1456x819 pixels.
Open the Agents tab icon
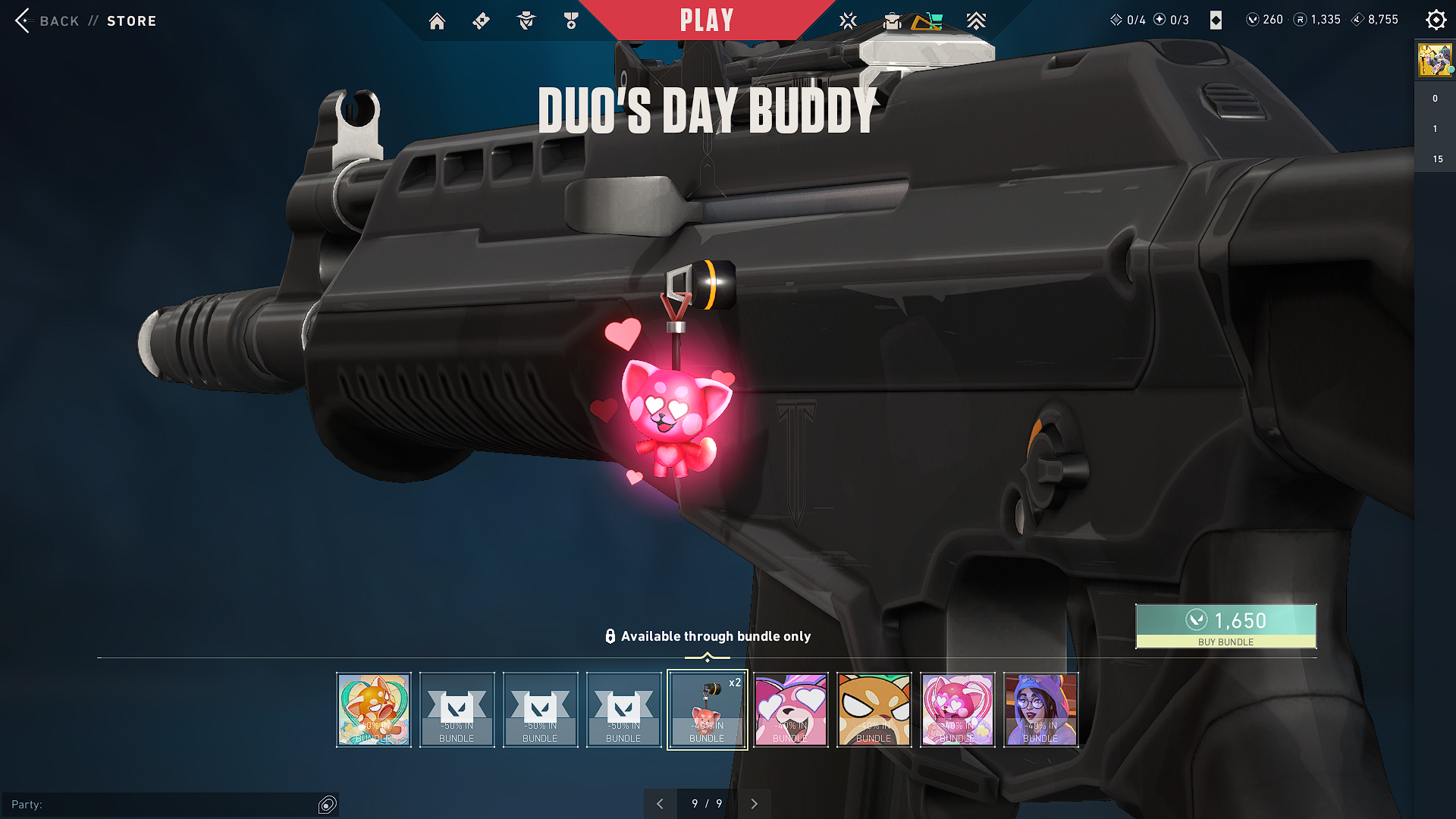click(525, 20)
